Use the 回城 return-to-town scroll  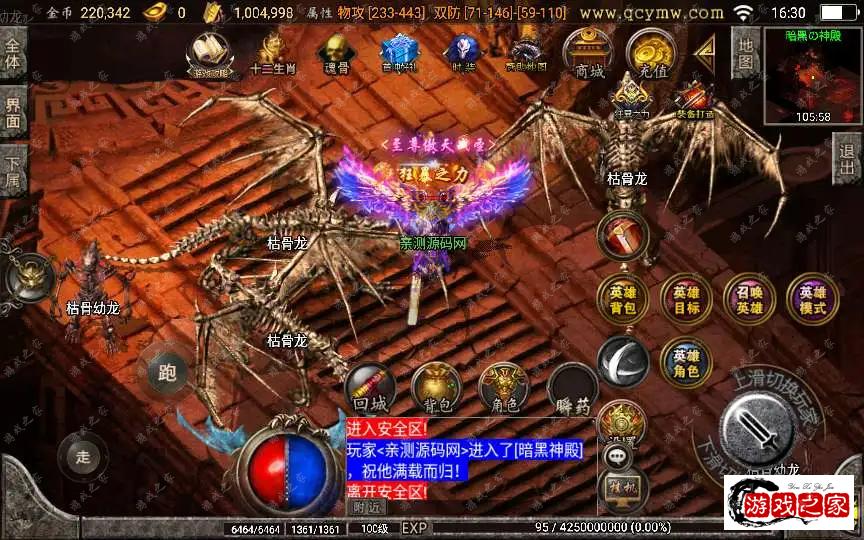(371, 389)
